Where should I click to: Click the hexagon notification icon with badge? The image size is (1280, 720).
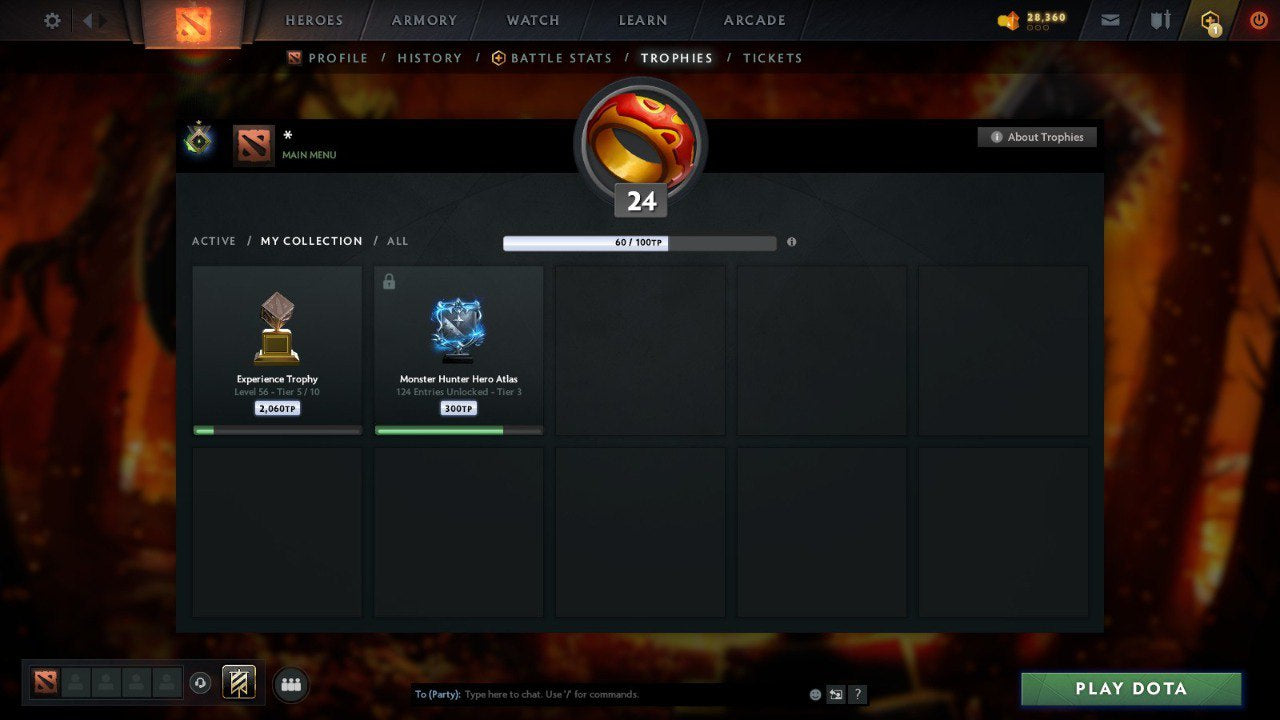pos(1209,20)
